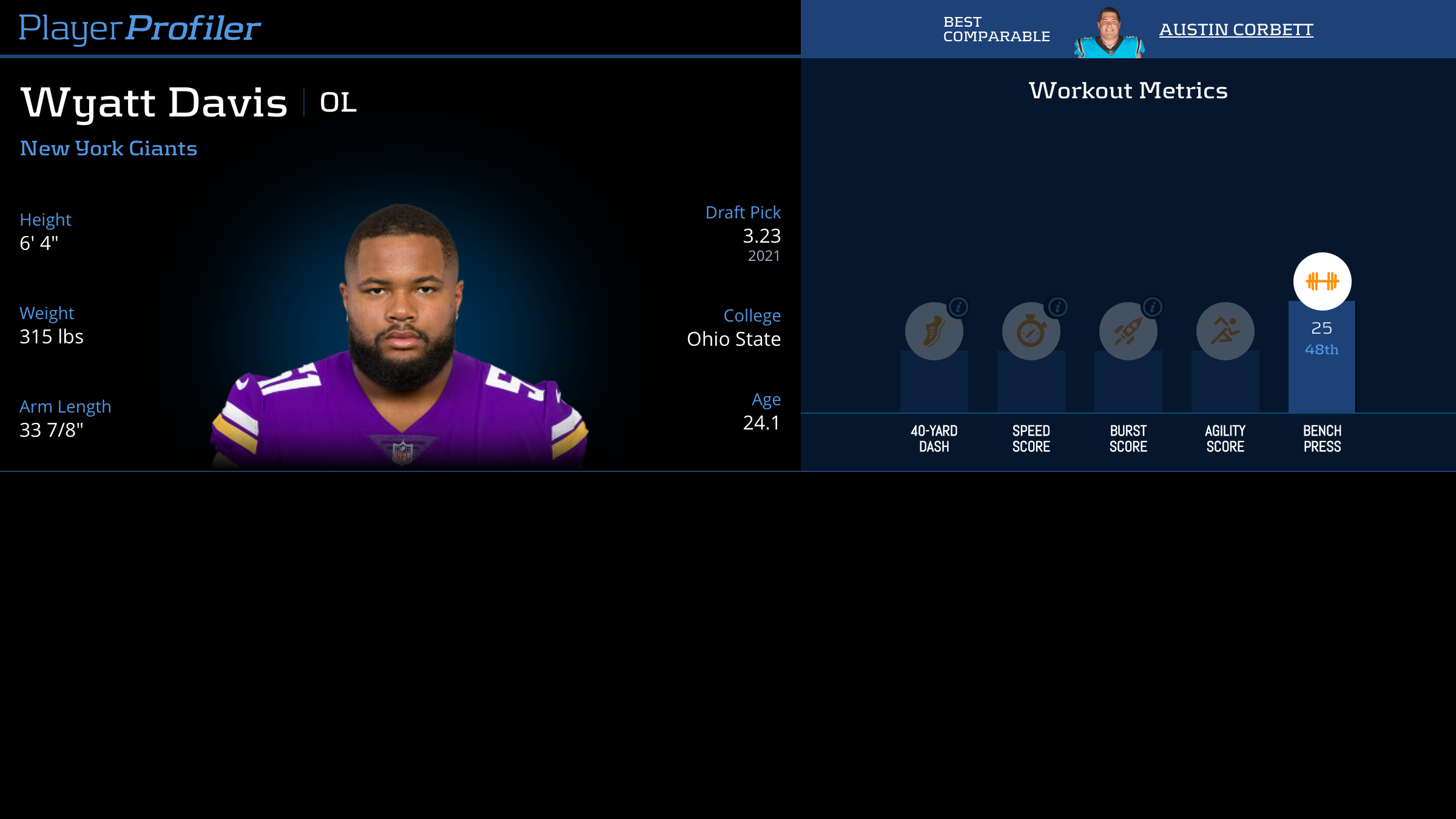Show info for the Burst Score metric
Screen dimensions: 1456x819
(1153, 307)
